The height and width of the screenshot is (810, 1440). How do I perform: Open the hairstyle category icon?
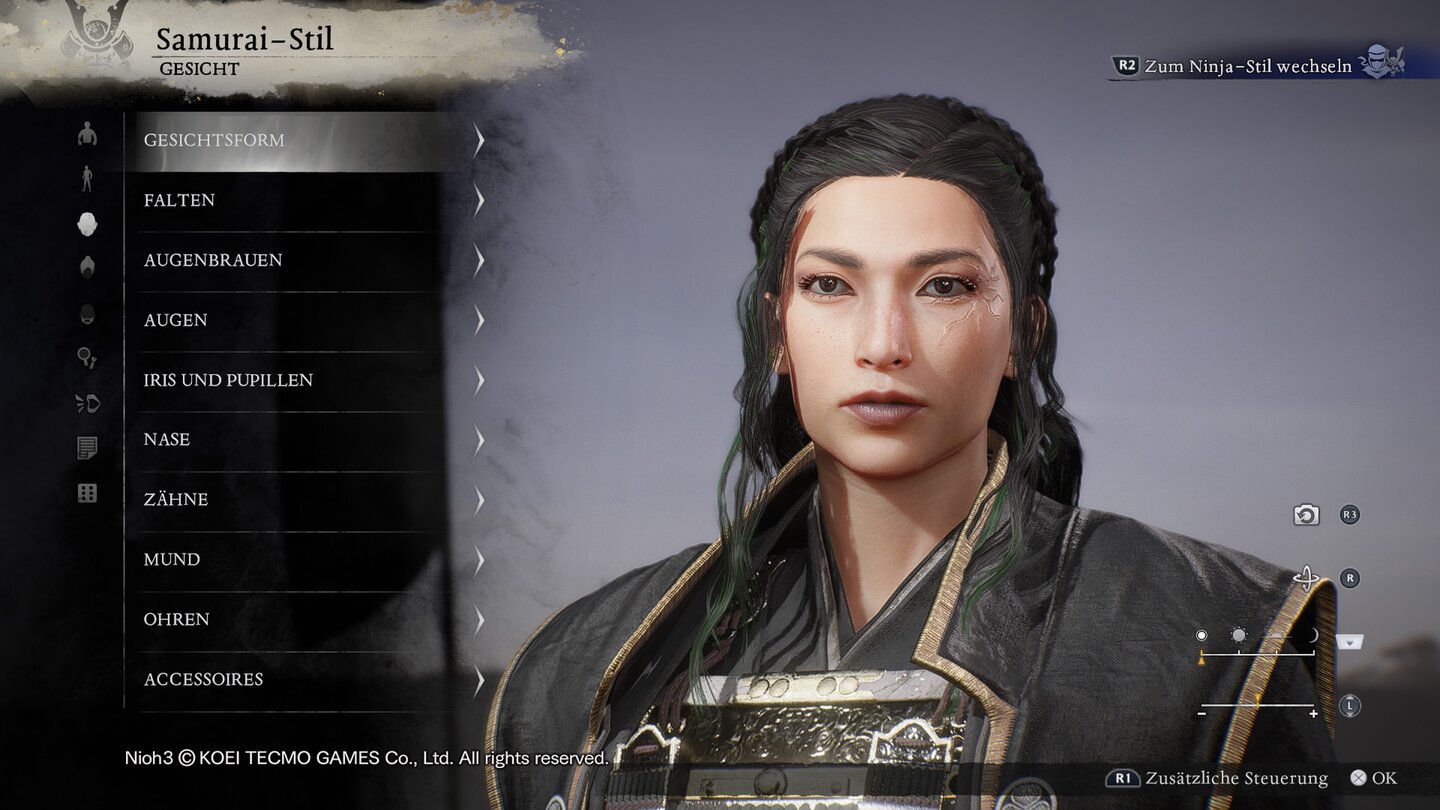[x=88, y=268]
